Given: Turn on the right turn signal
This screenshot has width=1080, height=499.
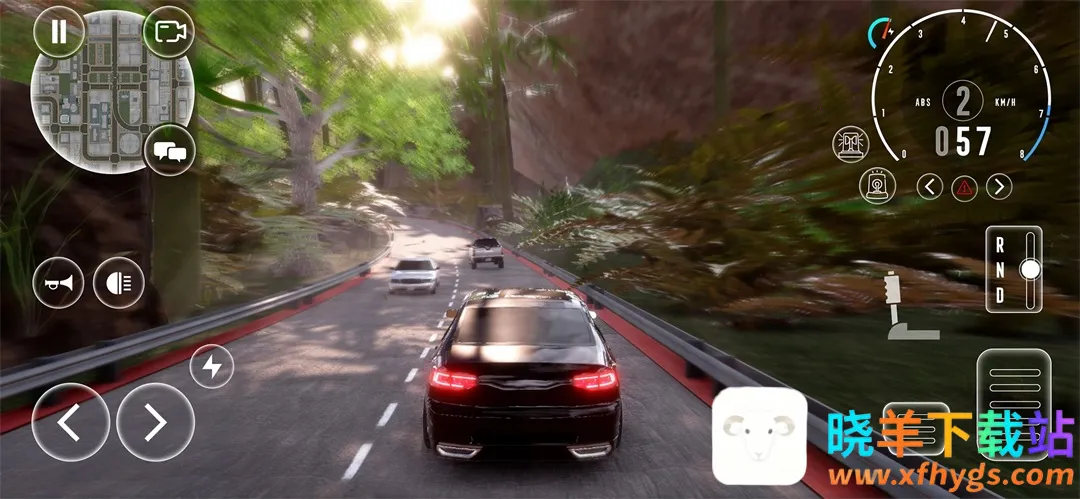Looking at the screenshot, I should (999, 186).
